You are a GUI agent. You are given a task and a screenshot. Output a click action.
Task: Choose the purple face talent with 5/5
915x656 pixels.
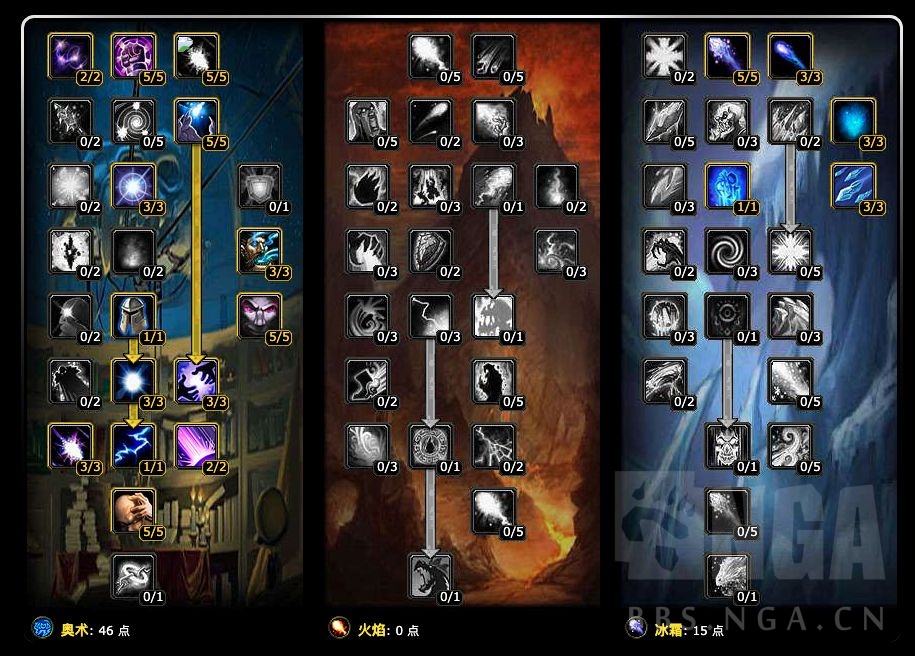tap(258, 316)
